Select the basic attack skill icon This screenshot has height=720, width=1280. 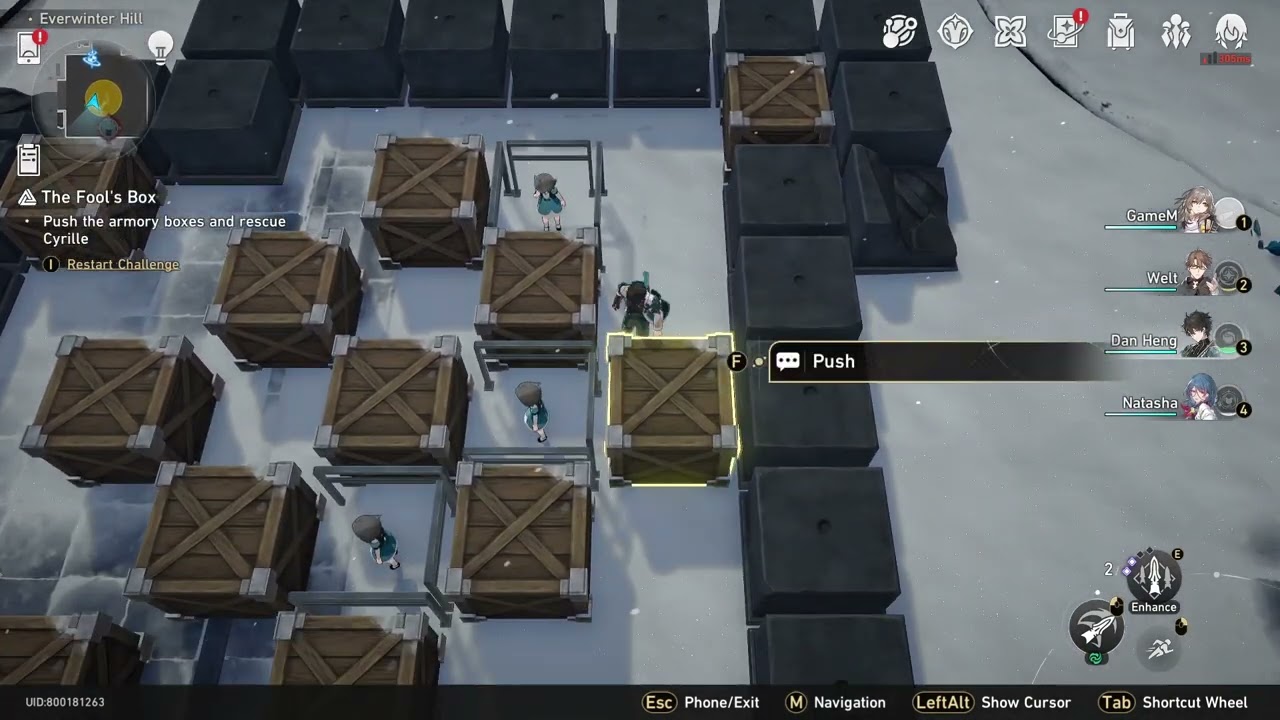click(x=1096, y=628)
